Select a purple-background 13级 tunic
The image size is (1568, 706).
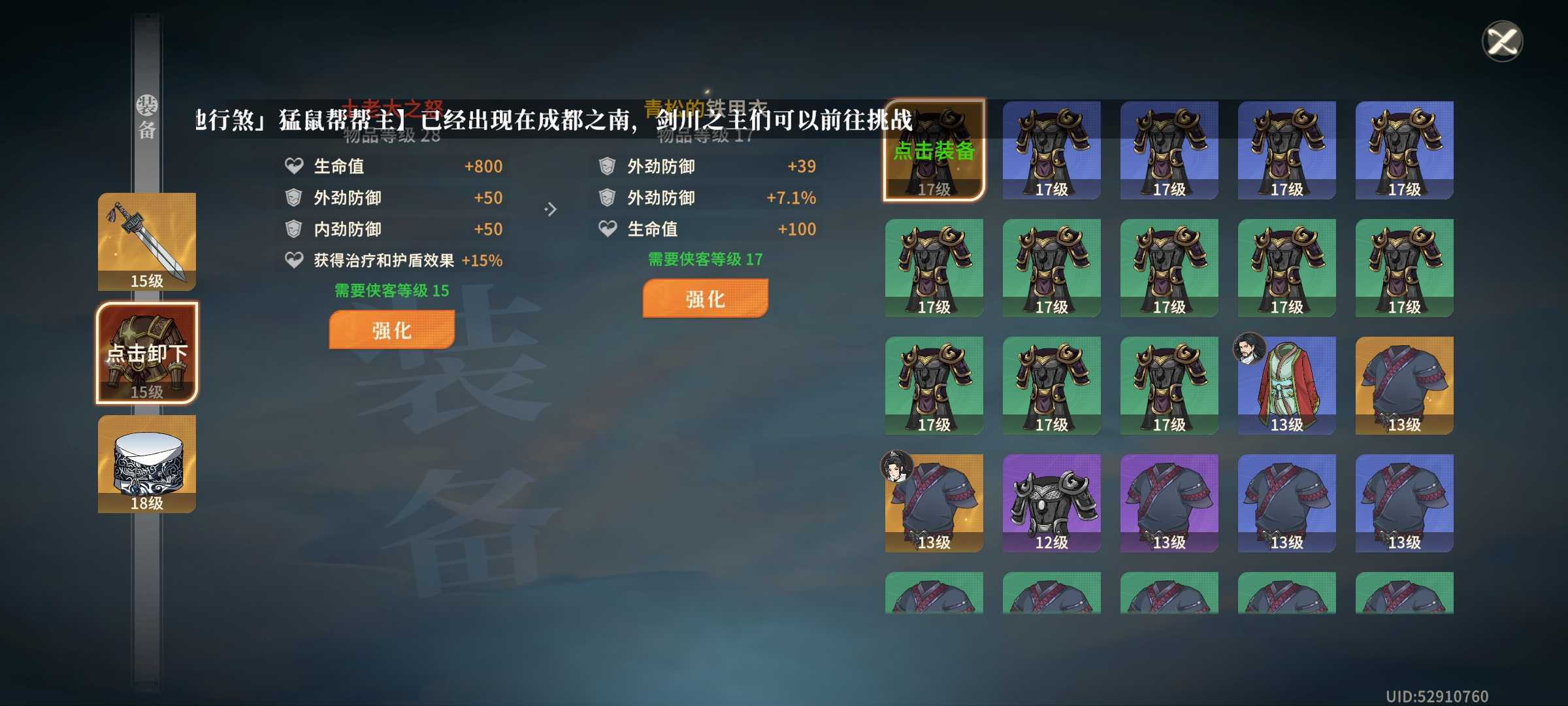click(1169, 503)
